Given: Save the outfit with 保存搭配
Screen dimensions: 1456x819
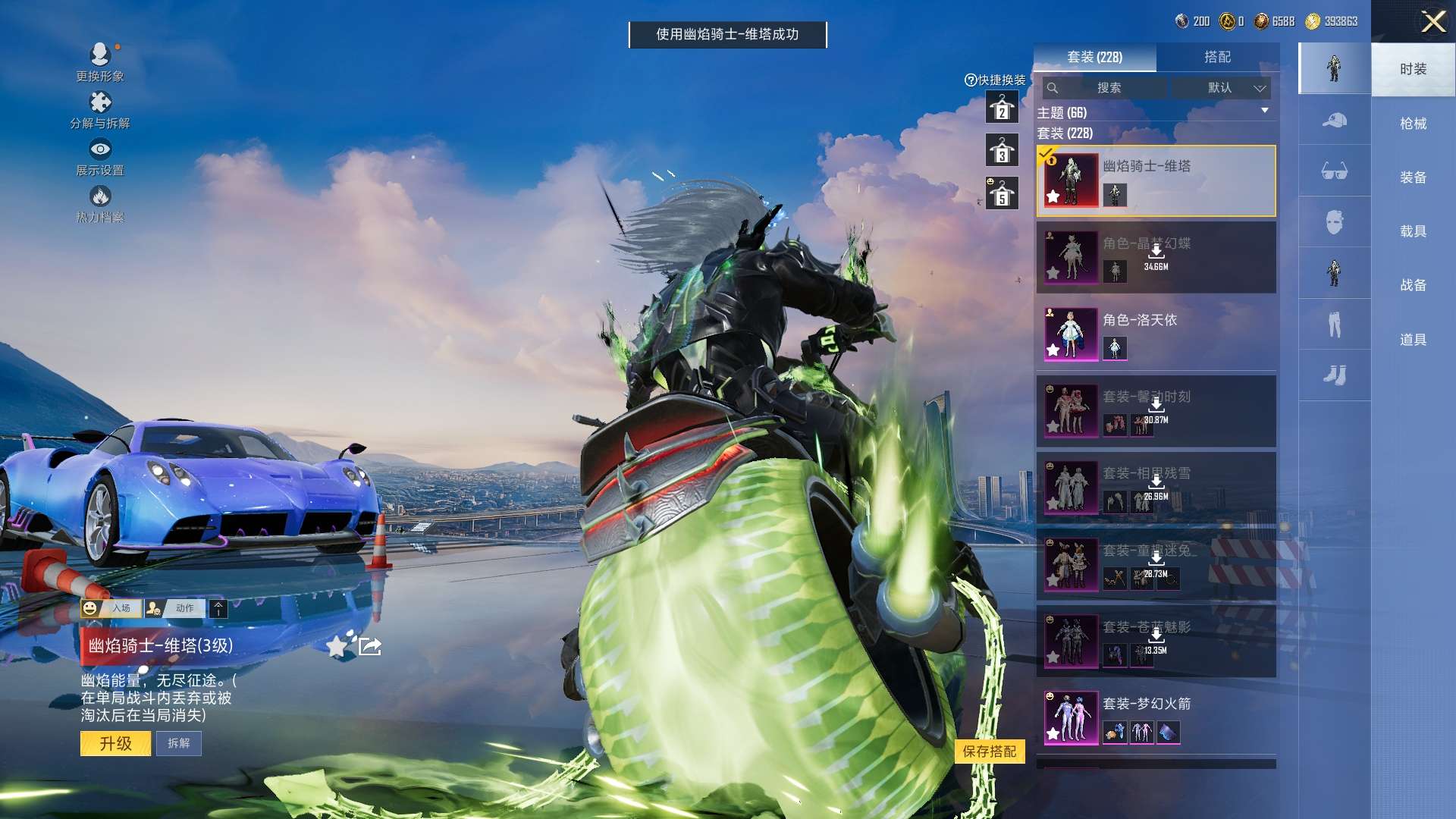Looking at the screenshot, I should coord(989,751).
